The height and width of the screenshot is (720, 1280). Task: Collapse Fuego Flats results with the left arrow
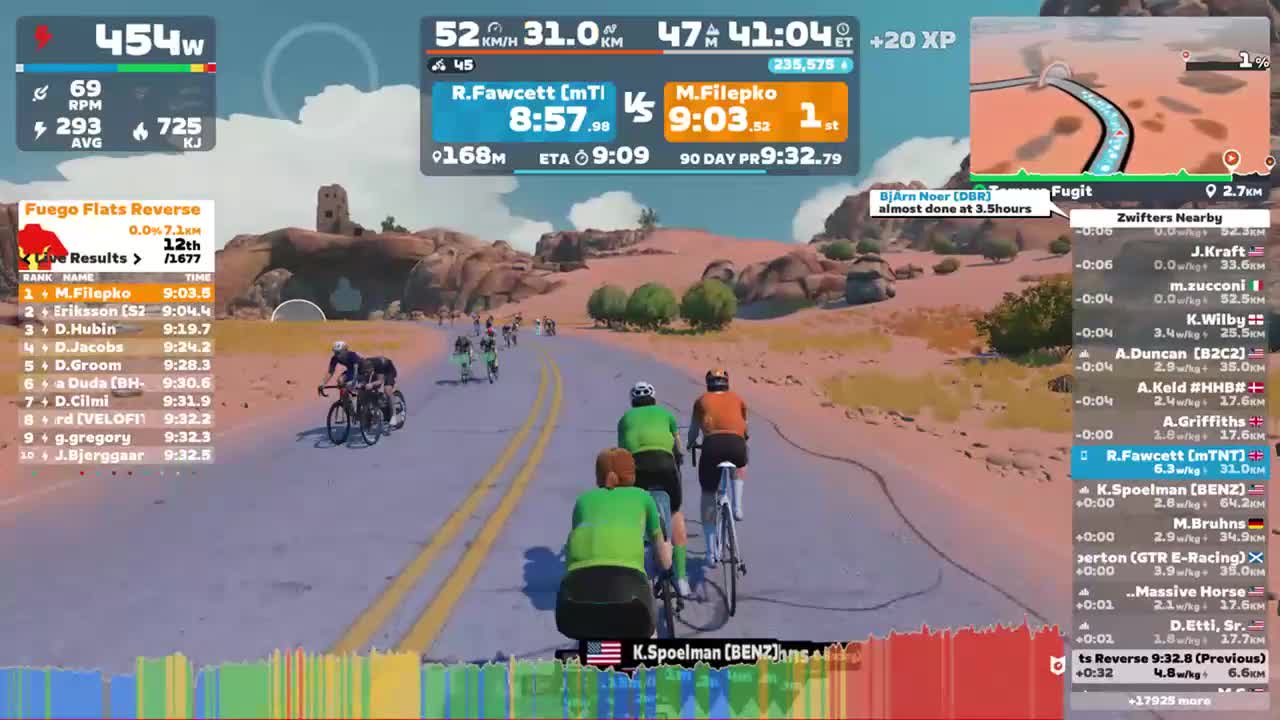[27, 258]
